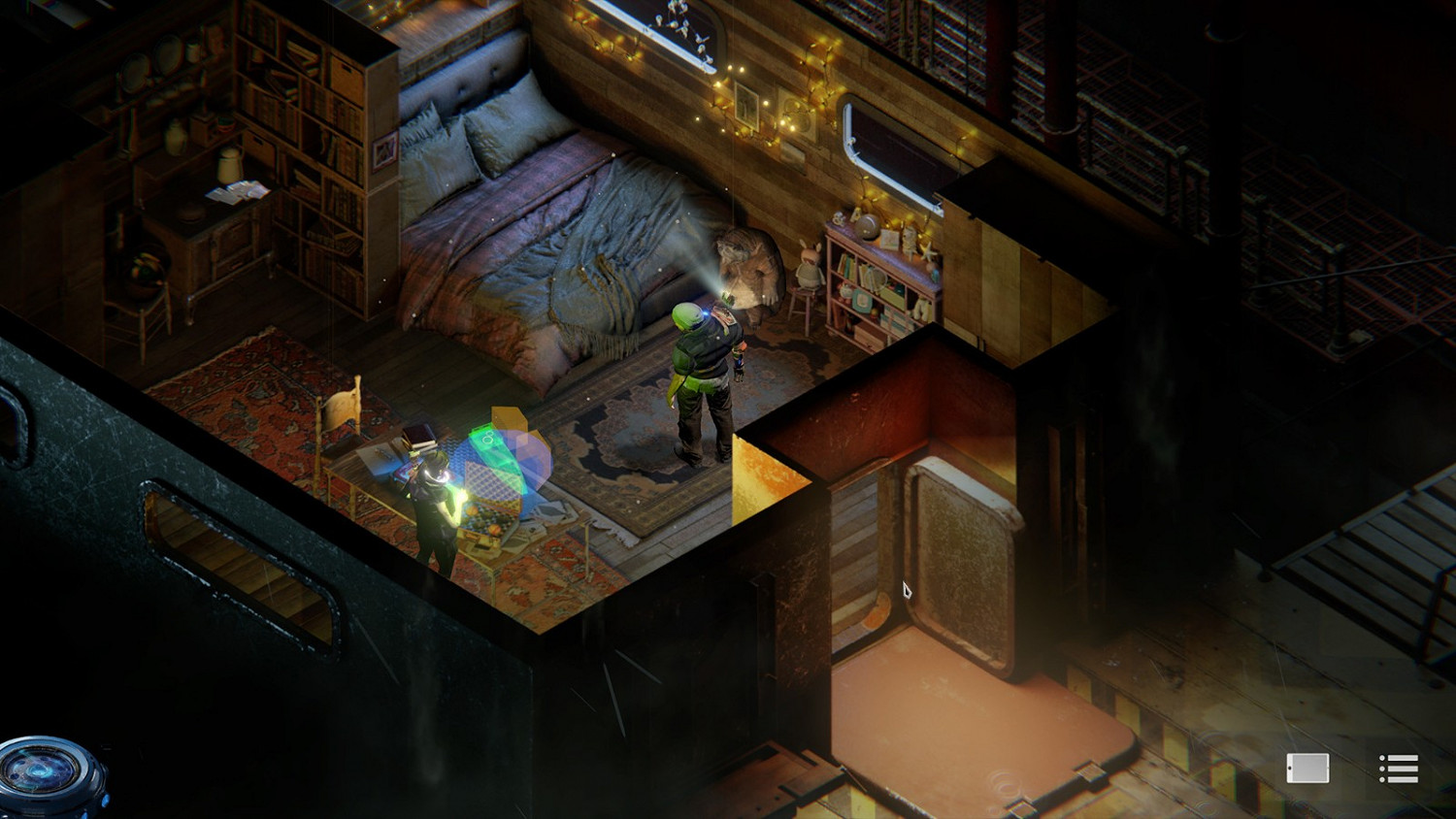1456x819 pixels.
Task: Inspect the holographic cube projection on the table
Action: coord(509,451)
